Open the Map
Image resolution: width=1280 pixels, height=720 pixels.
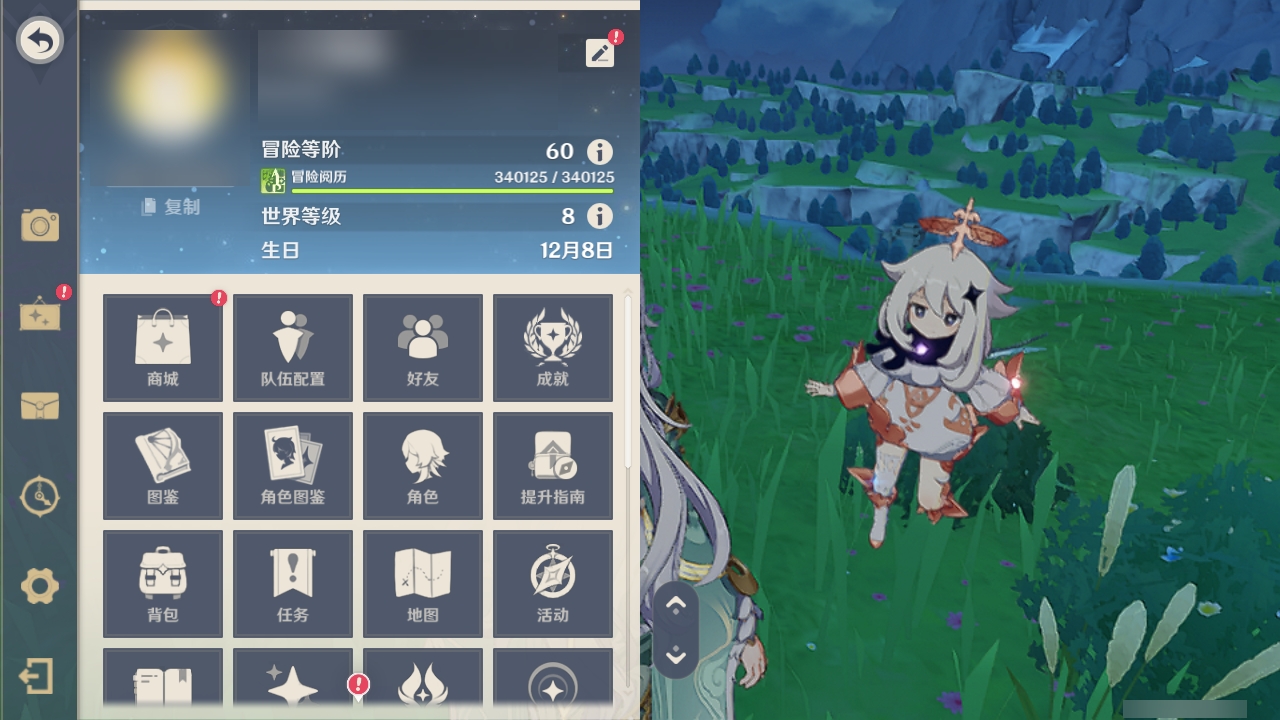(423, 583)
